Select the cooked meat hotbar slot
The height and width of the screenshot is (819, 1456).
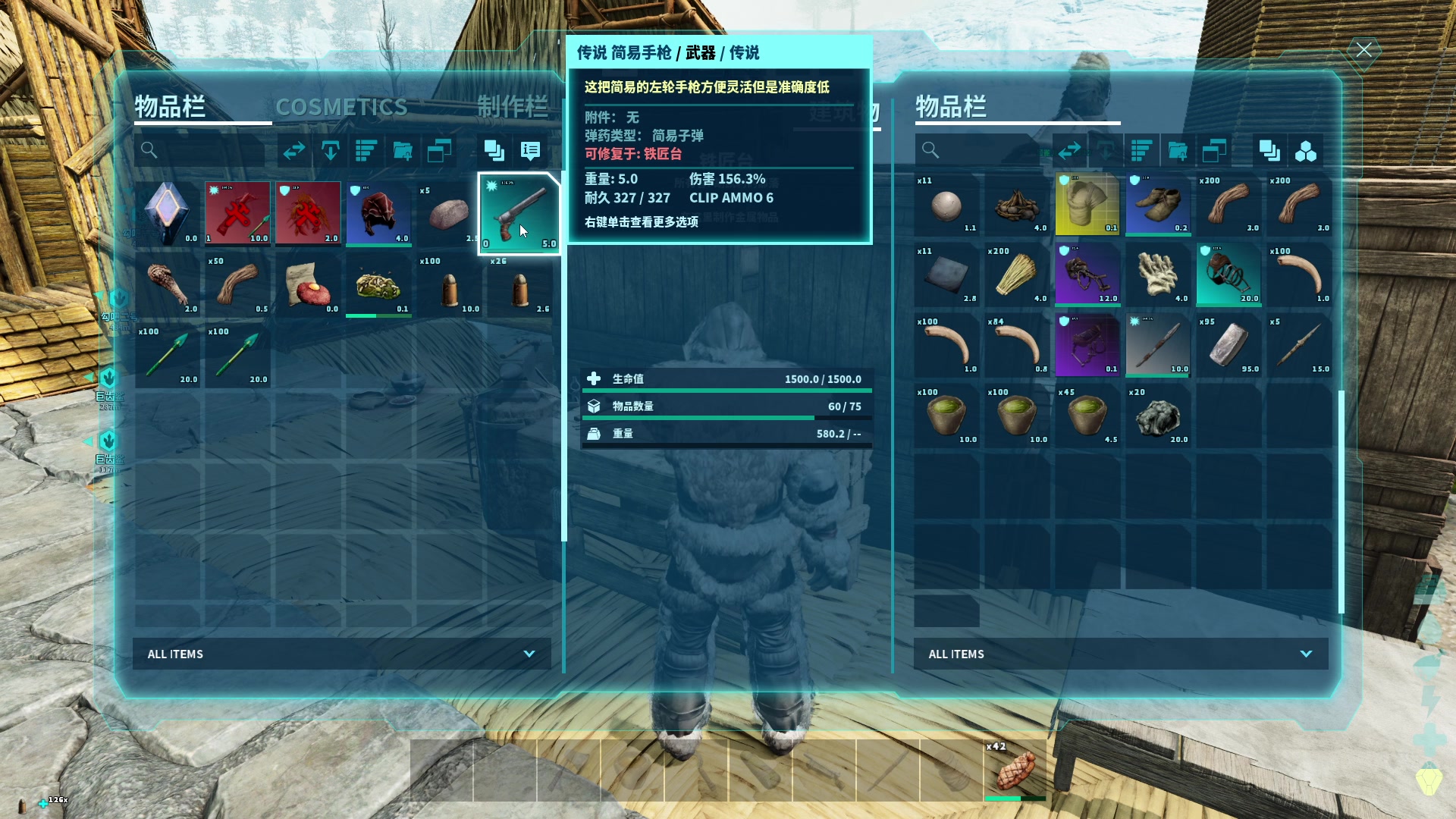pyautogui.click(x=1015, y=770)
